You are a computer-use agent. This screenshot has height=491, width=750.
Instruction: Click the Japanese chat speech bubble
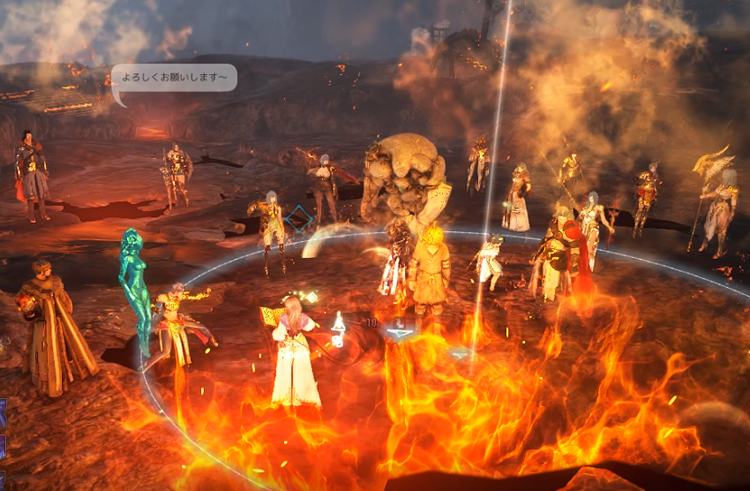(174, 78)
